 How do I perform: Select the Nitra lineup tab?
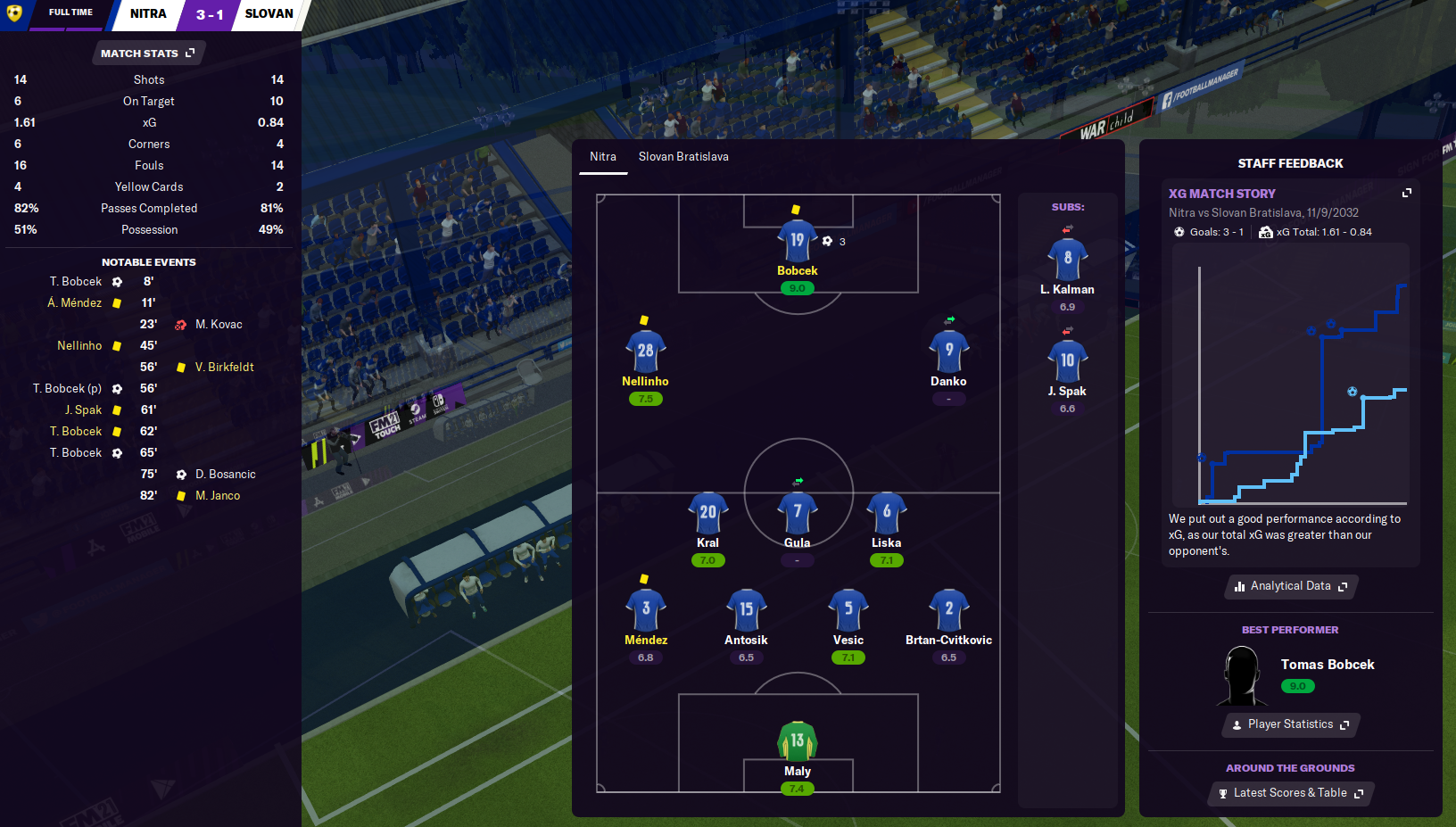coord(603,157)
